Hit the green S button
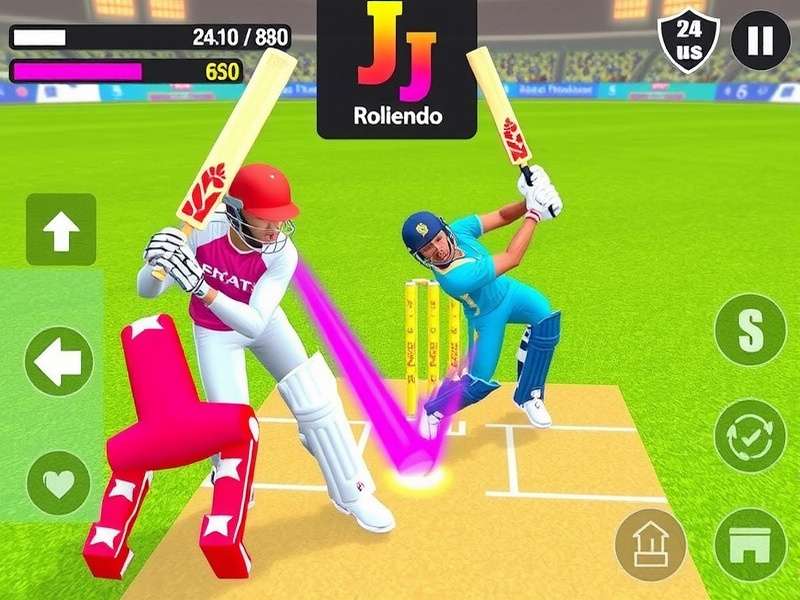Viewport: 800px width, 600px height. pyautogui.click(x=750, y=330)
